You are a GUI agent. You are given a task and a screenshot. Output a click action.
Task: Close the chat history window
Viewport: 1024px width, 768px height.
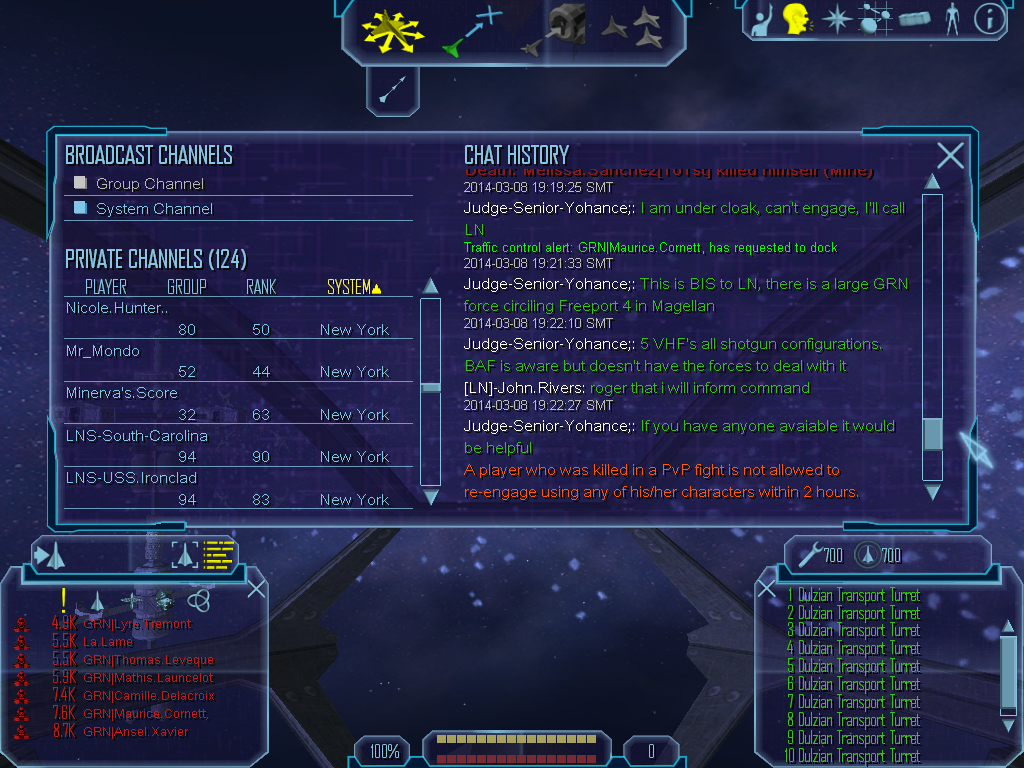pyautogui.click(x=950, y=155)
